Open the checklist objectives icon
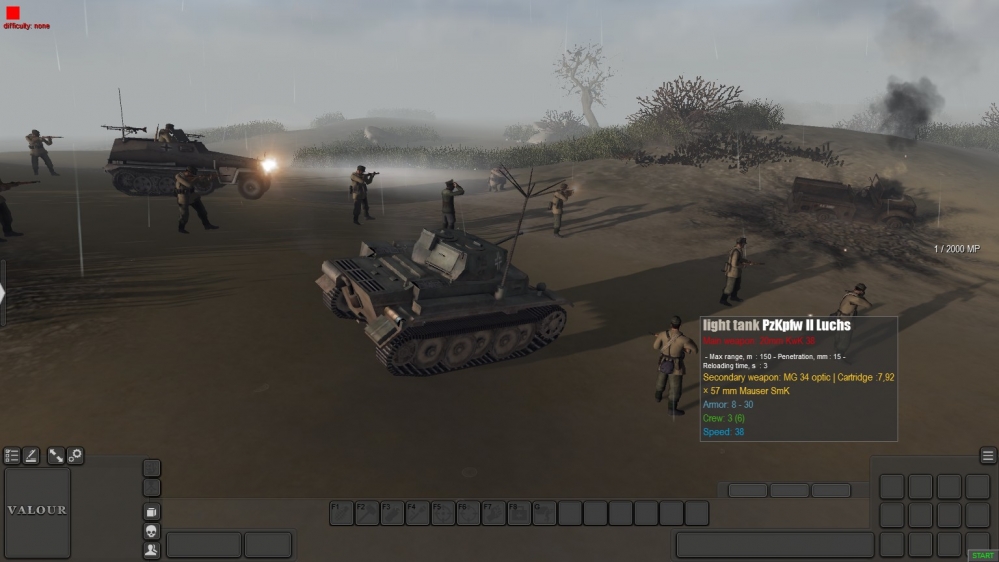Image resolution: width=999 pixels, height=562 pixels. pyautogui.click(x=12, y=456)
